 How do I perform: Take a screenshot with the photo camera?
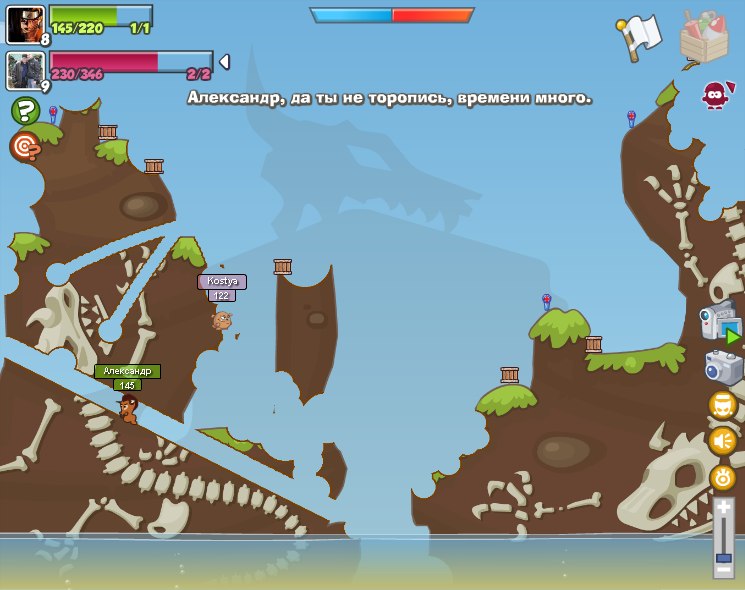tap(723, 367)
